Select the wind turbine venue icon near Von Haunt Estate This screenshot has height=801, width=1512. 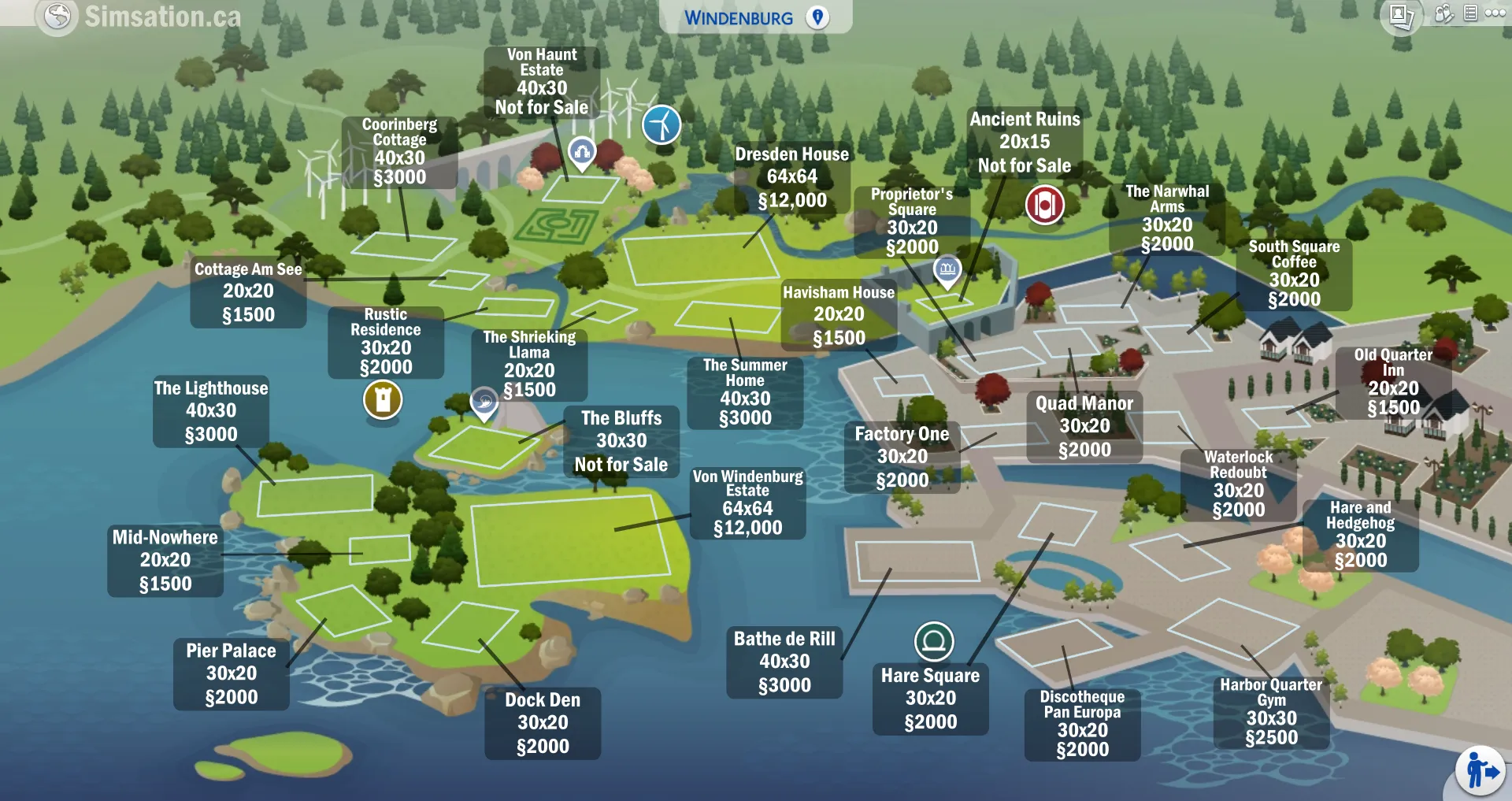[661, 124]
